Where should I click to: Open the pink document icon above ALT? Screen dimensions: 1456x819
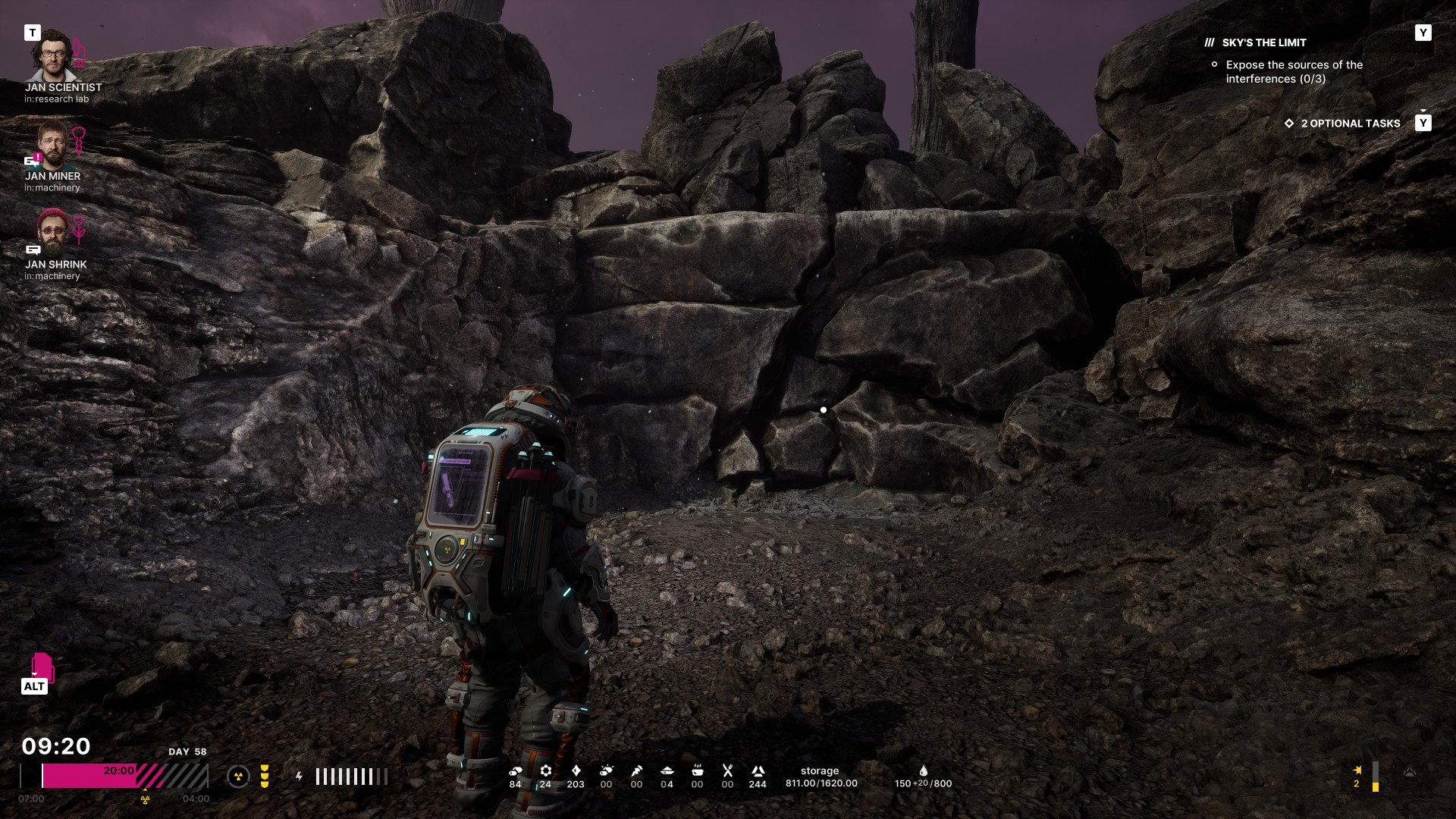tap(42, 667)
